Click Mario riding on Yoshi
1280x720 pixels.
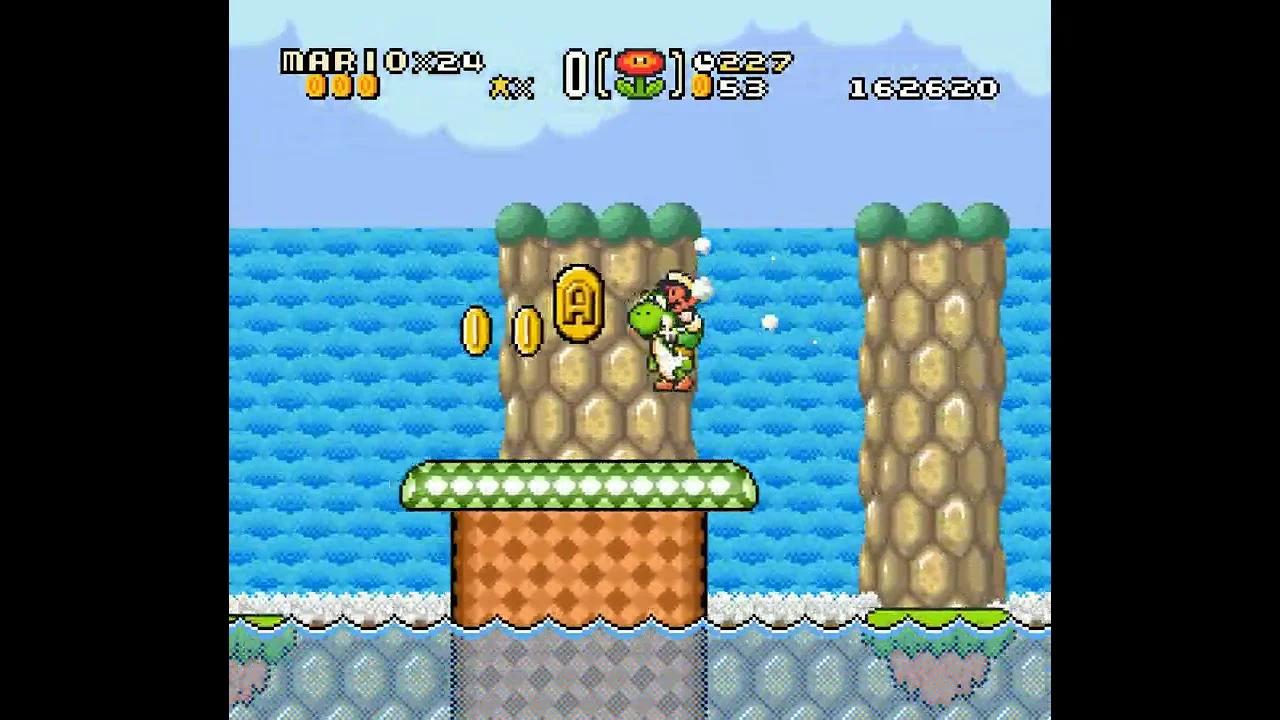point(681,295)
